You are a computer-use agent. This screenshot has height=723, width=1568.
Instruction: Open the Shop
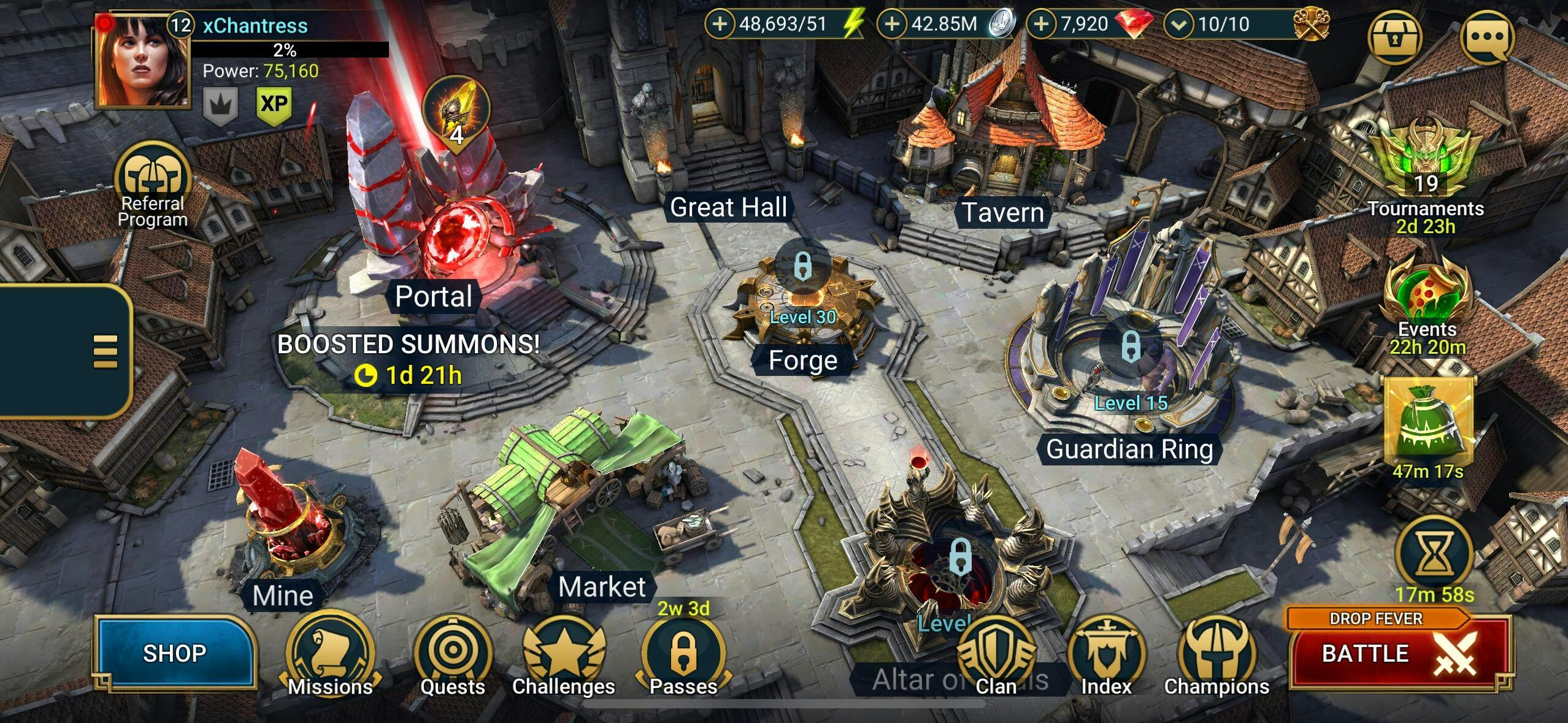(174, 653)
